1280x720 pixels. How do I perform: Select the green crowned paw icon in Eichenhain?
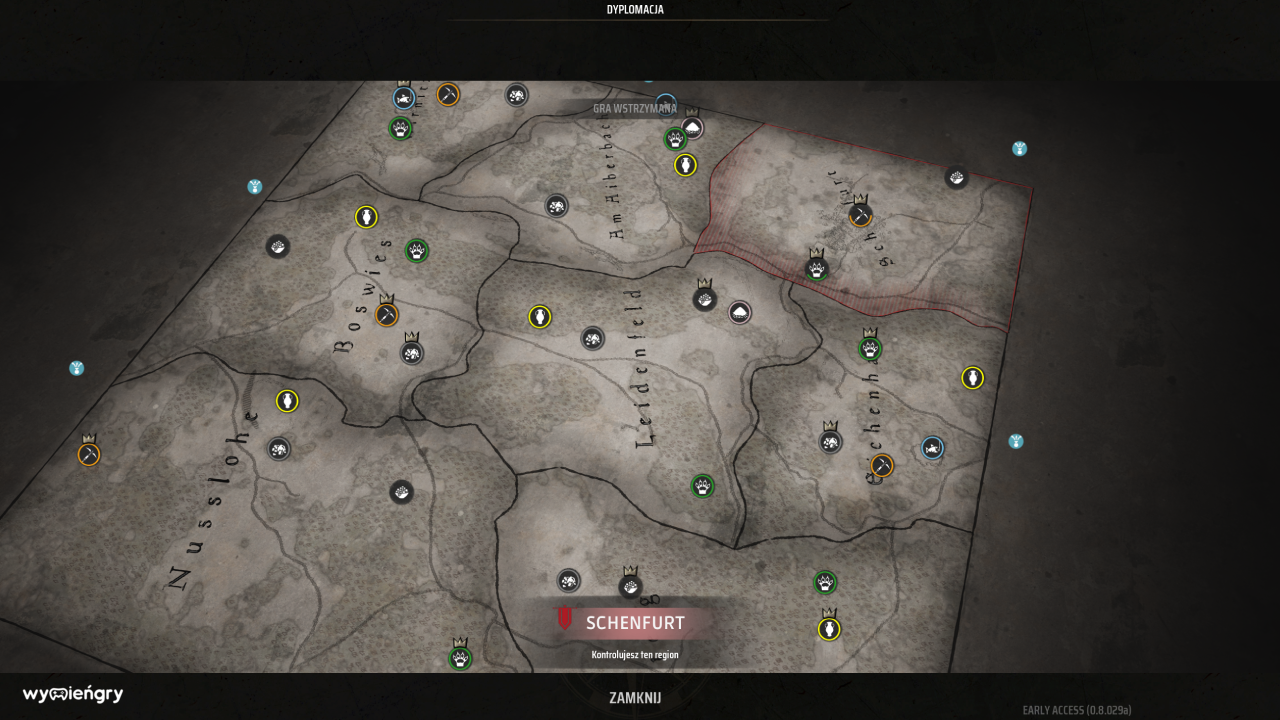pos(869,349)
